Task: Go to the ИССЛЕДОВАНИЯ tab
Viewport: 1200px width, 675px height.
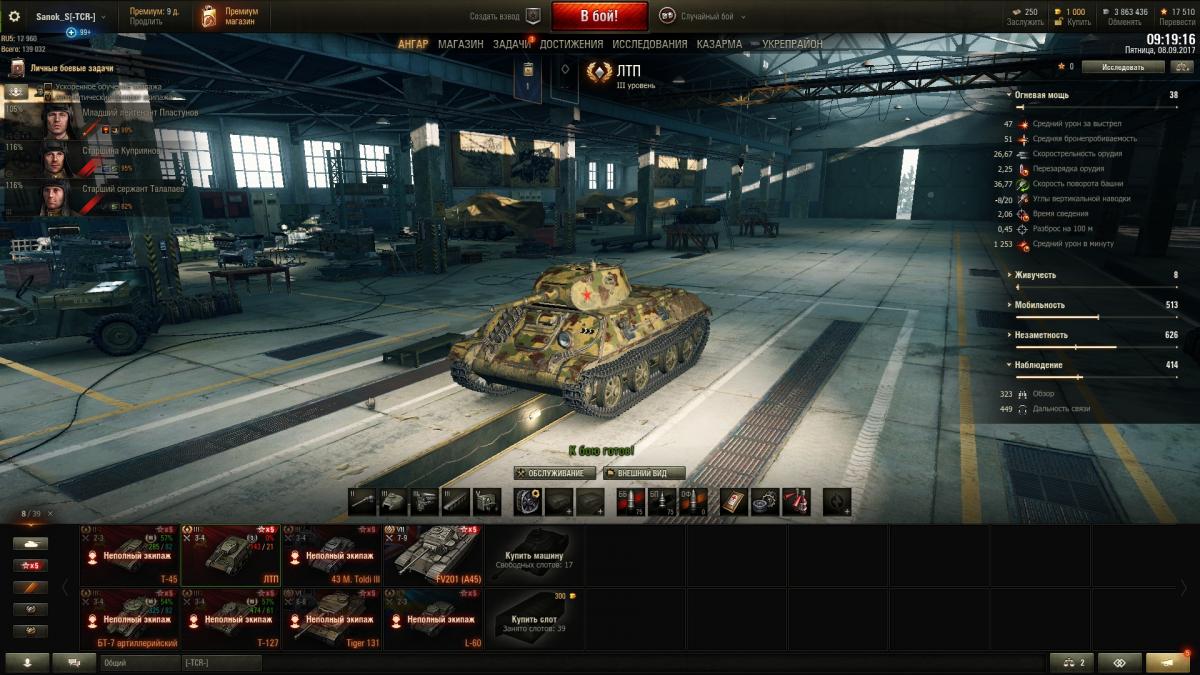Action: tap(650, 45)
